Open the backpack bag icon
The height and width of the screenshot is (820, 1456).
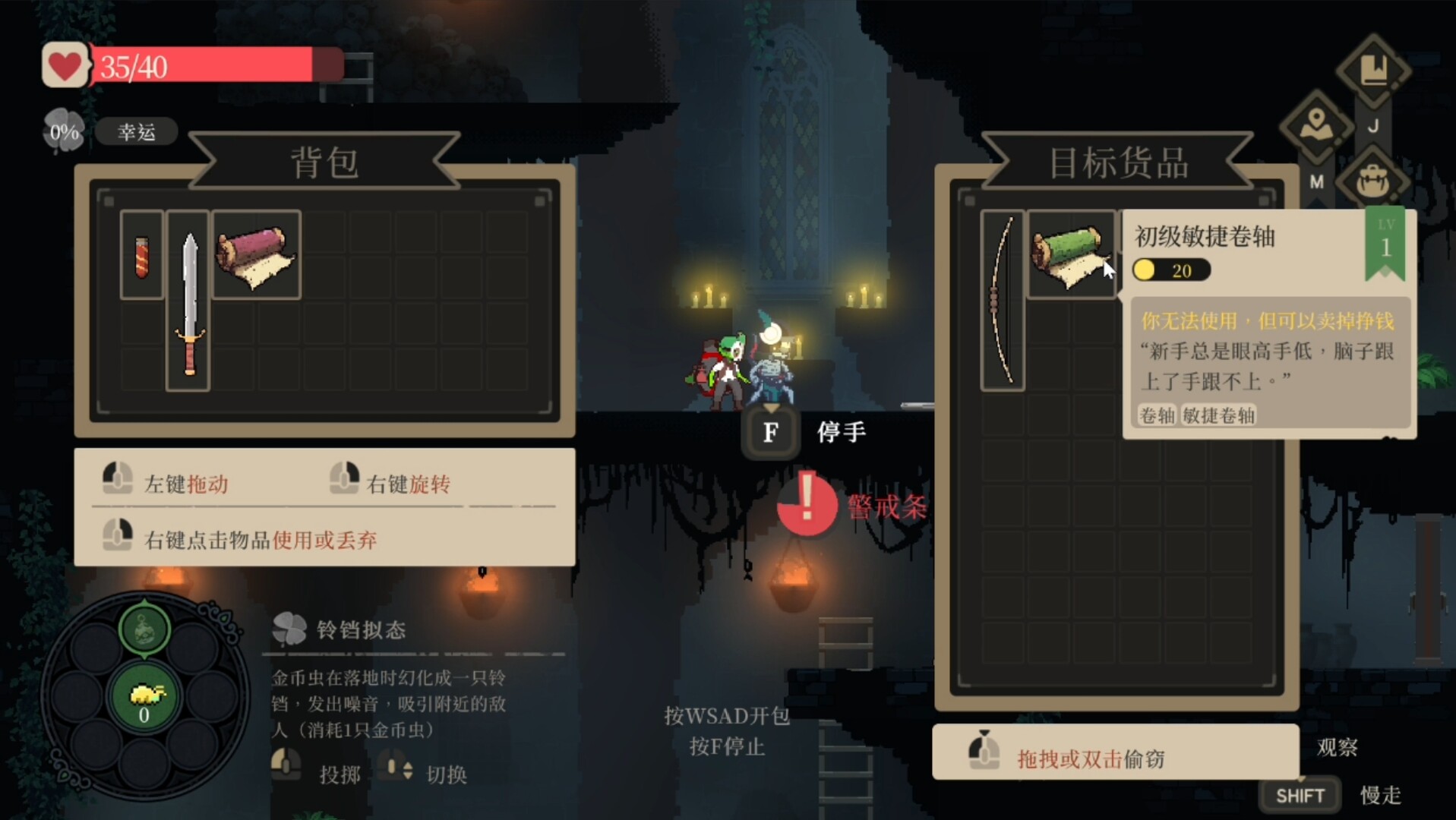(1373, 180)
